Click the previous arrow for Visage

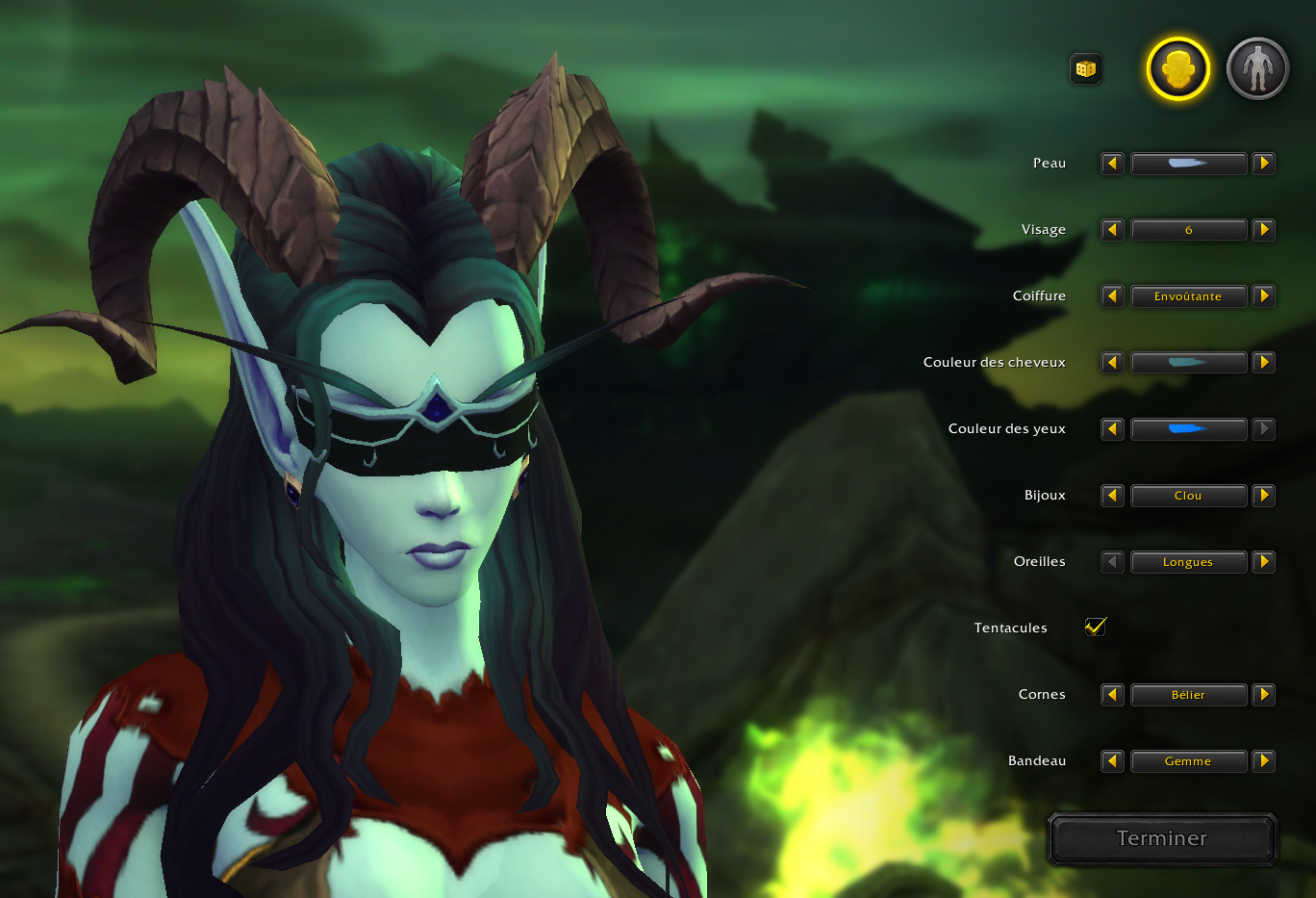tap(1111, 229)
